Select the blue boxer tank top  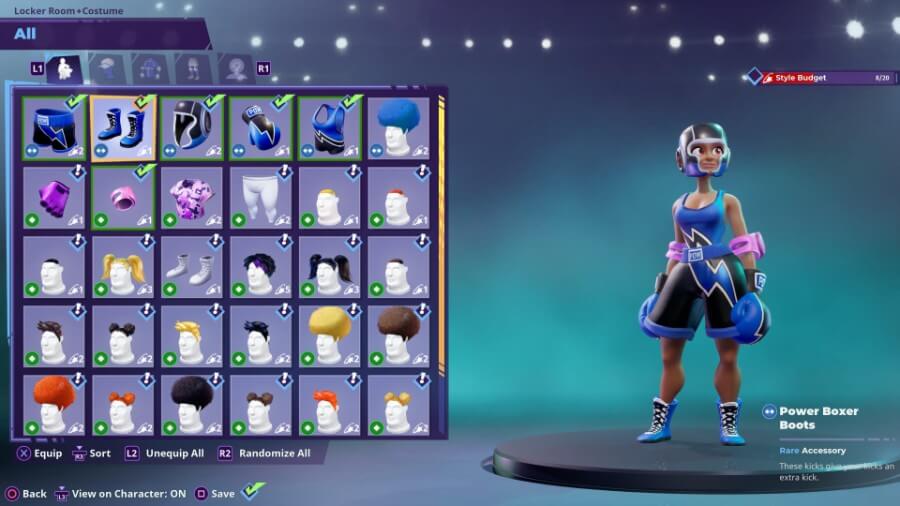tap(329, 128)
